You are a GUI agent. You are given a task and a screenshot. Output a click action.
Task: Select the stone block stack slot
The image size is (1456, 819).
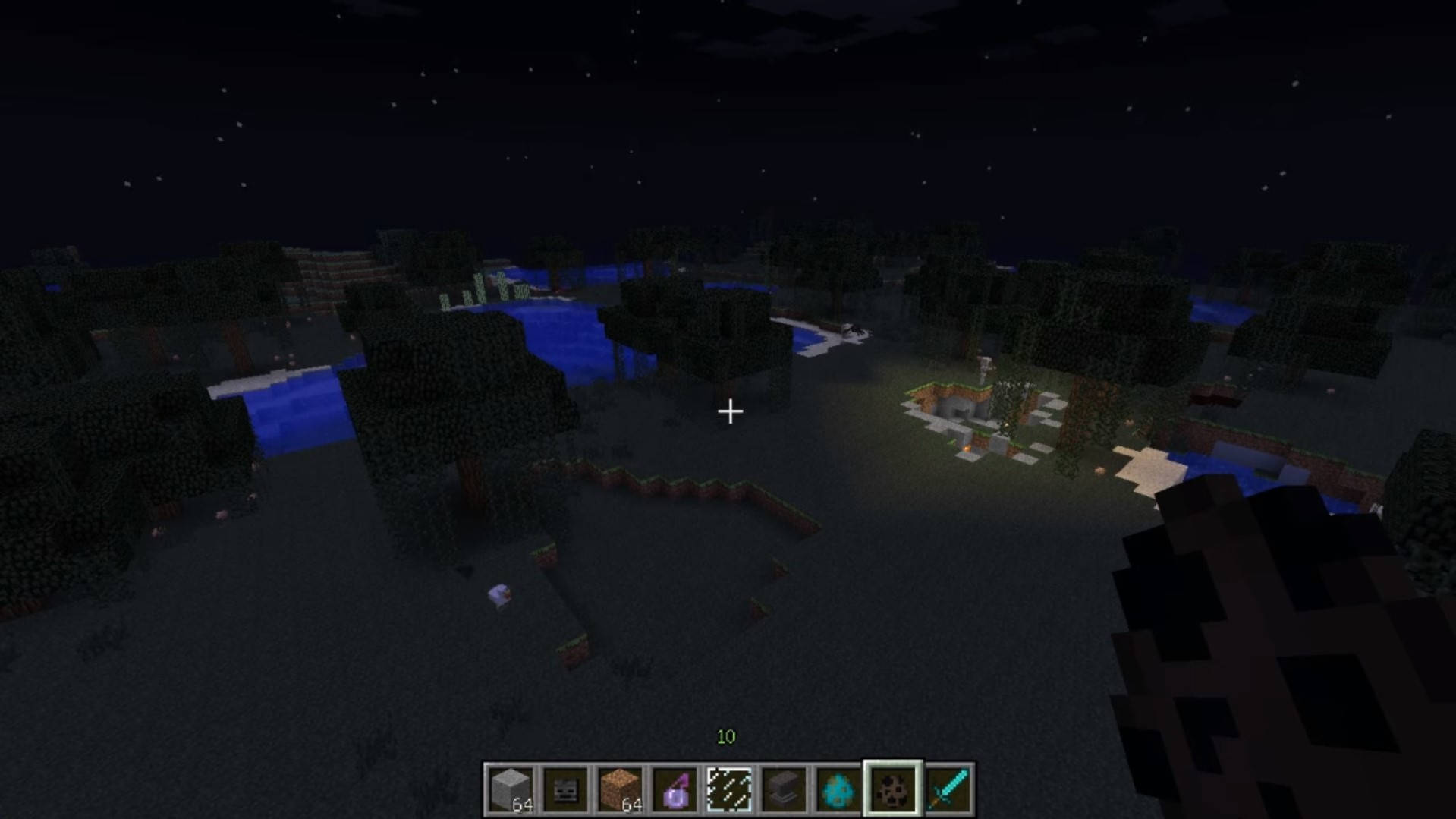pos(511,789)
